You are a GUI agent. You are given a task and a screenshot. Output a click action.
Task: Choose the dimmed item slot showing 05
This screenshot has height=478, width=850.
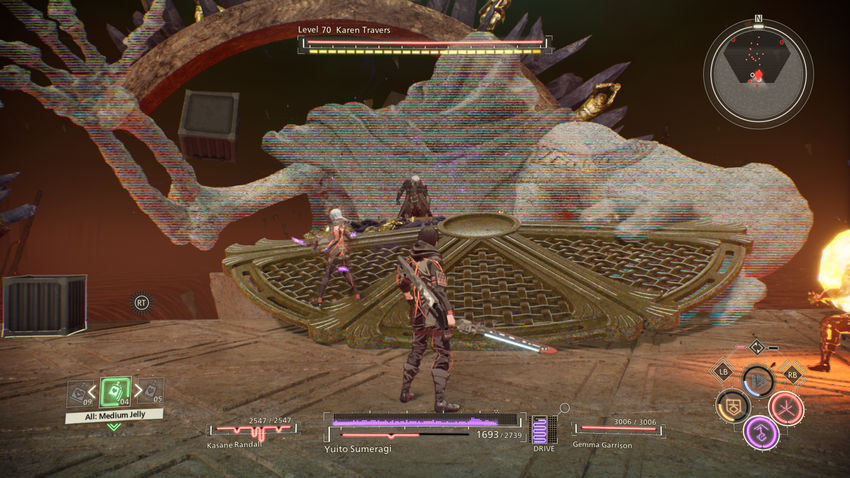click(152, 393)
